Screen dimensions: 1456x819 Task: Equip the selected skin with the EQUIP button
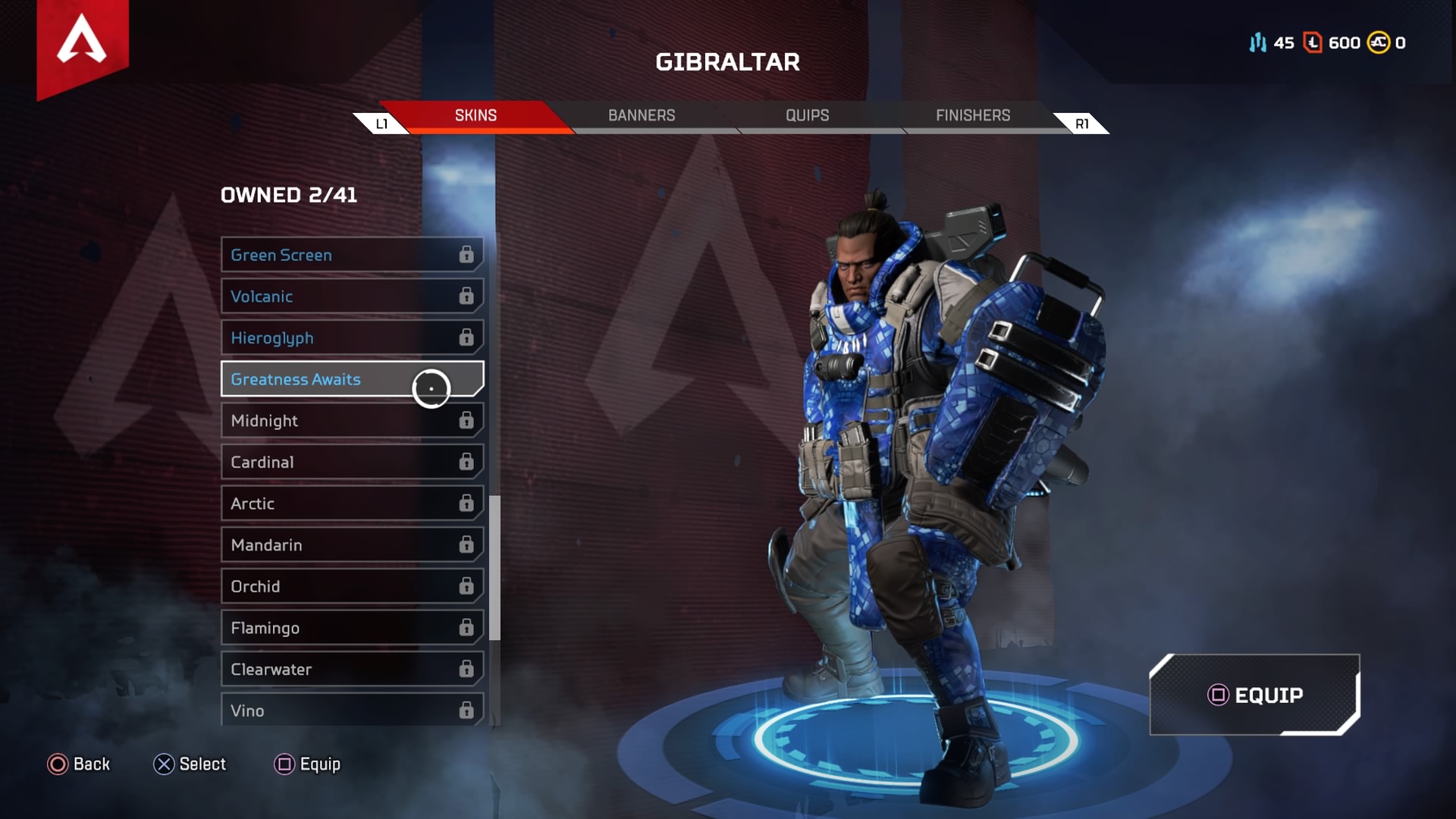click(x=1254, y=695)
